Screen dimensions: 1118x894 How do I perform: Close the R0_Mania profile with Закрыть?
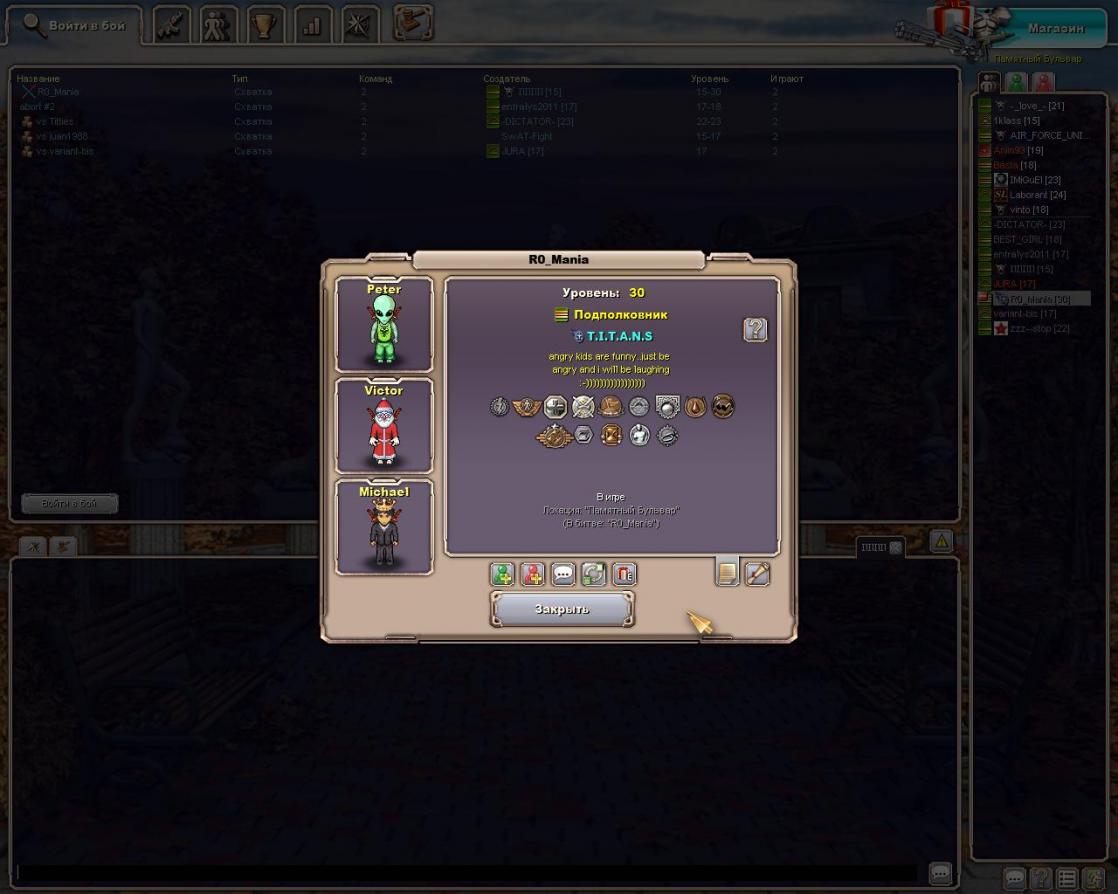point(562,608)
